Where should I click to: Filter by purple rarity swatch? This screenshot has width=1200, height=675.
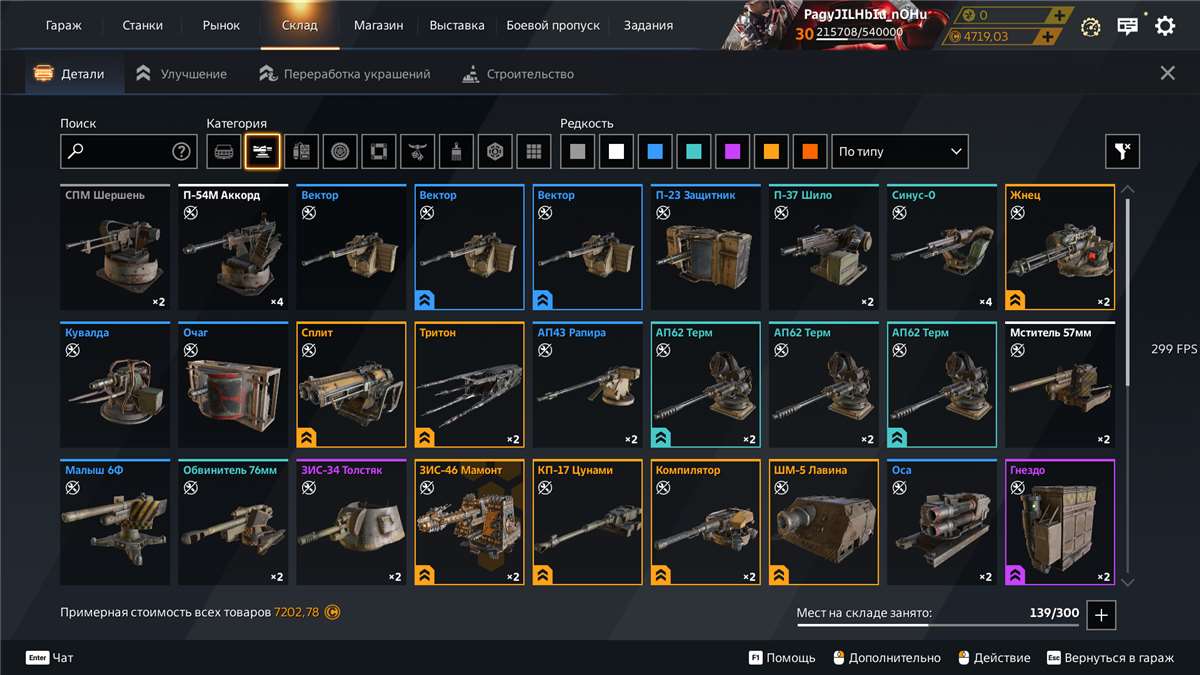click(733, 152)
